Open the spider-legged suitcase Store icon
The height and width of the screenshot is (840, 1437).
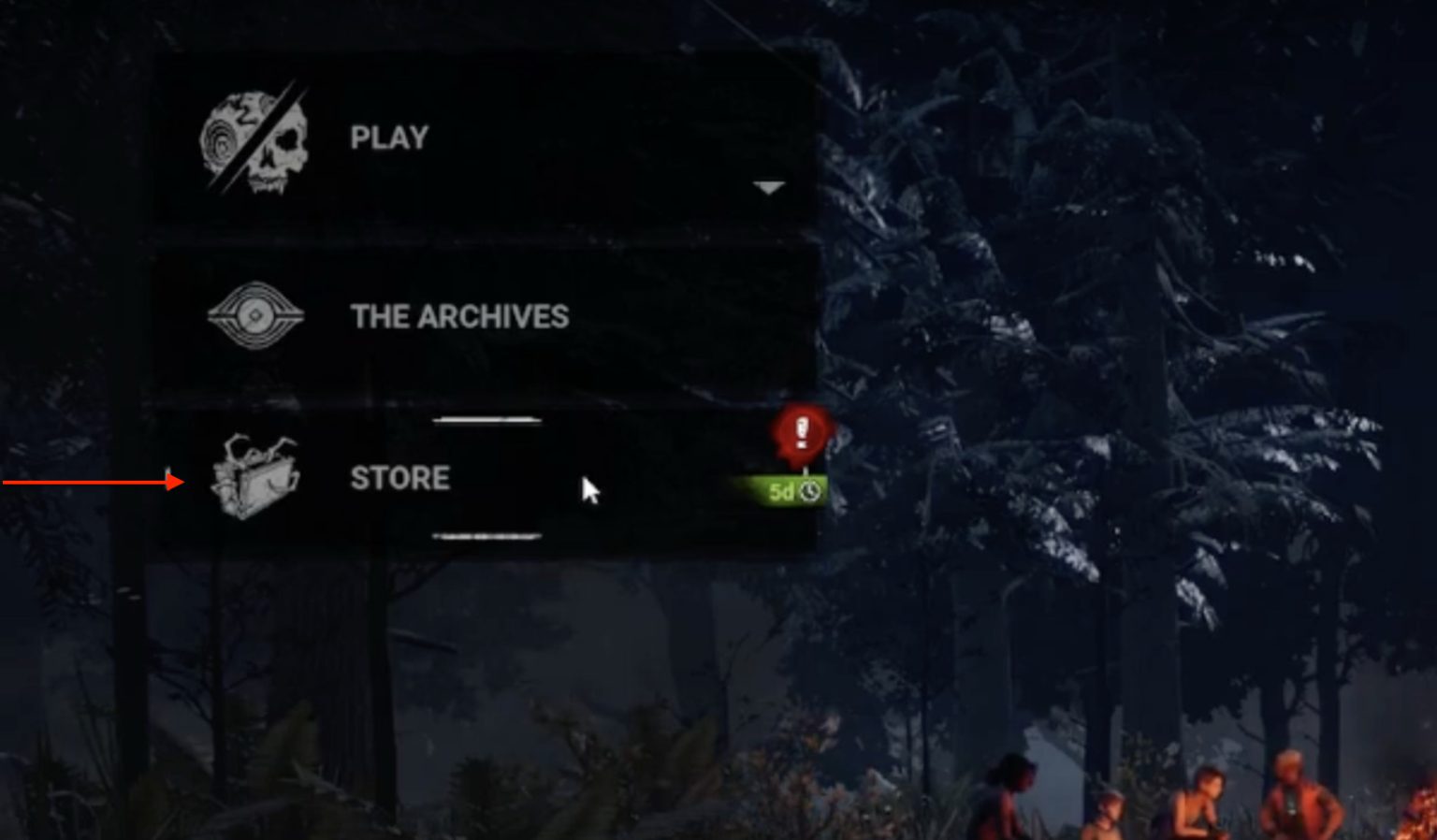pos(253,480)
